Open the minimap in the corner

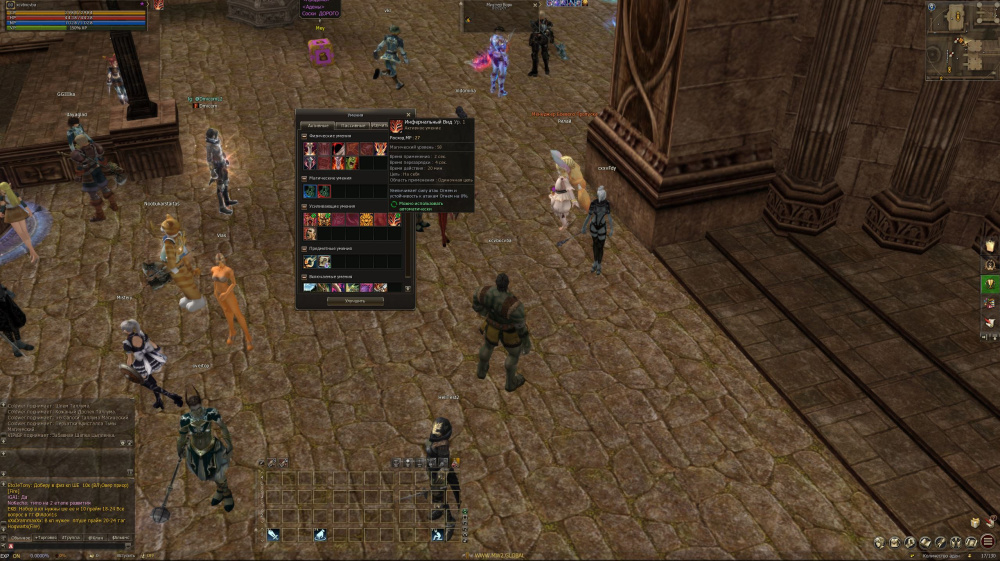click(x=960, y=38)
